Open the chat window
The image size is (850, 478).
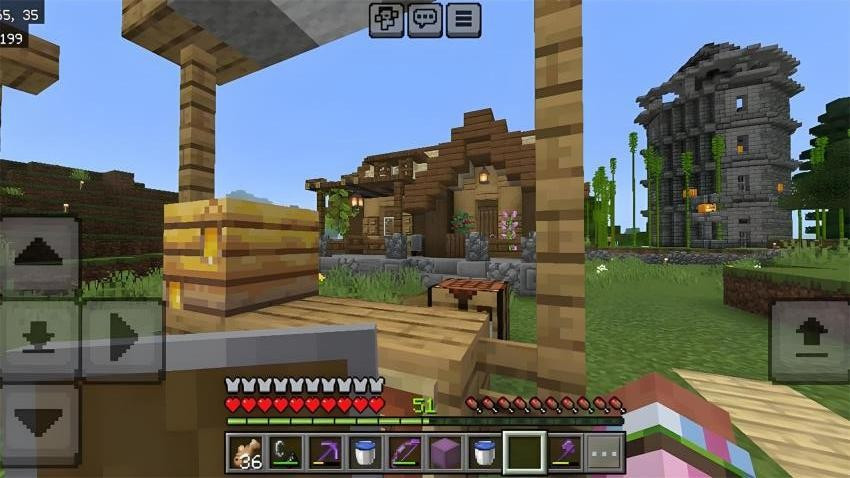coord(425,20)
